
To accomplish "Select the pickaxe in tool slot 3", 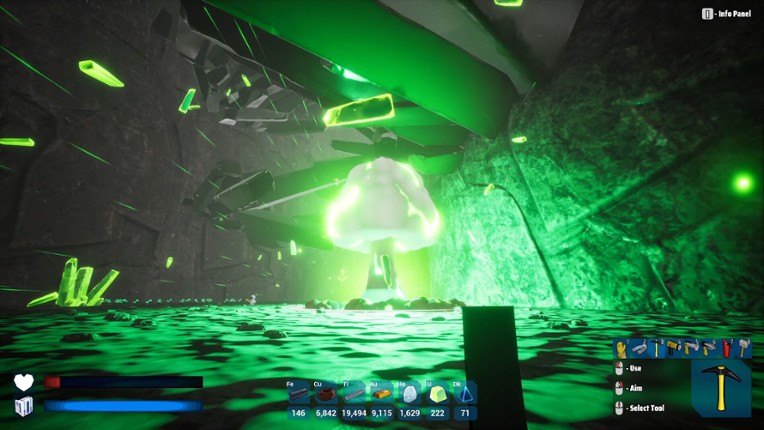I will coord(657,348).
